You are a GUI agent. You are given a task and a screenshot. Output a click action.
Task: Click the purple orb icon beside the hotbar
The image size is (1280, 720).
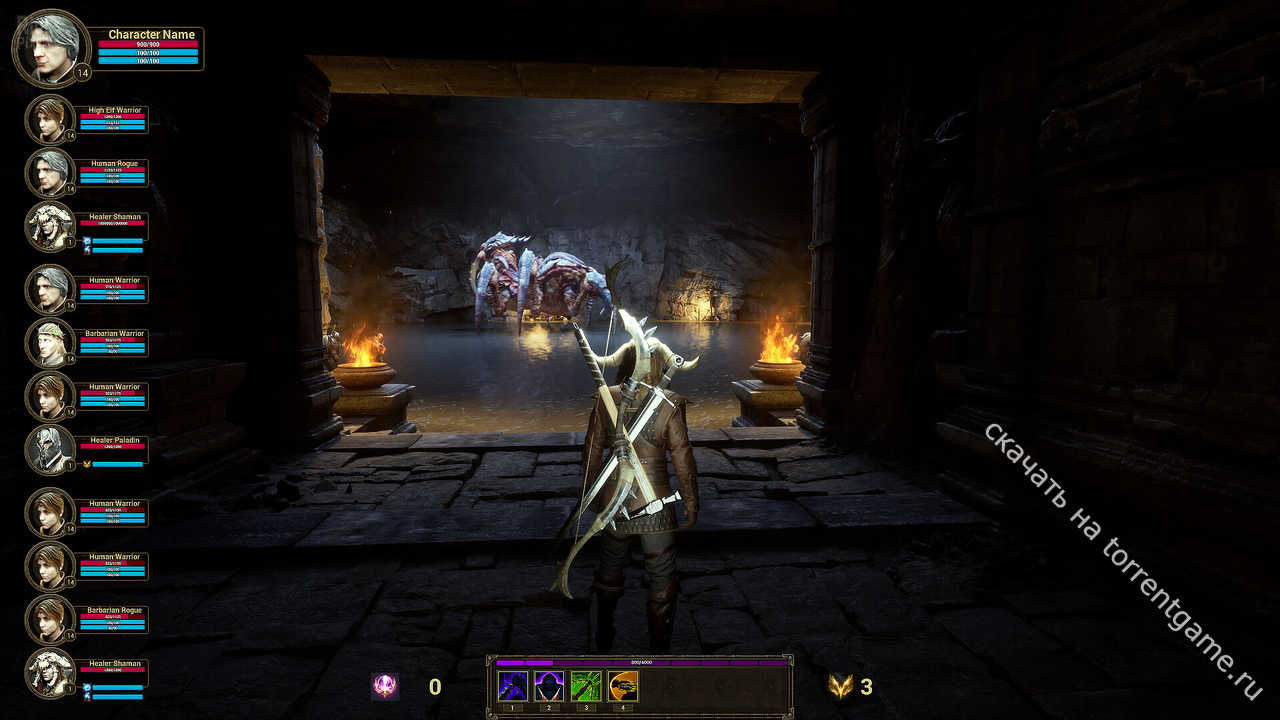point(385,686)
